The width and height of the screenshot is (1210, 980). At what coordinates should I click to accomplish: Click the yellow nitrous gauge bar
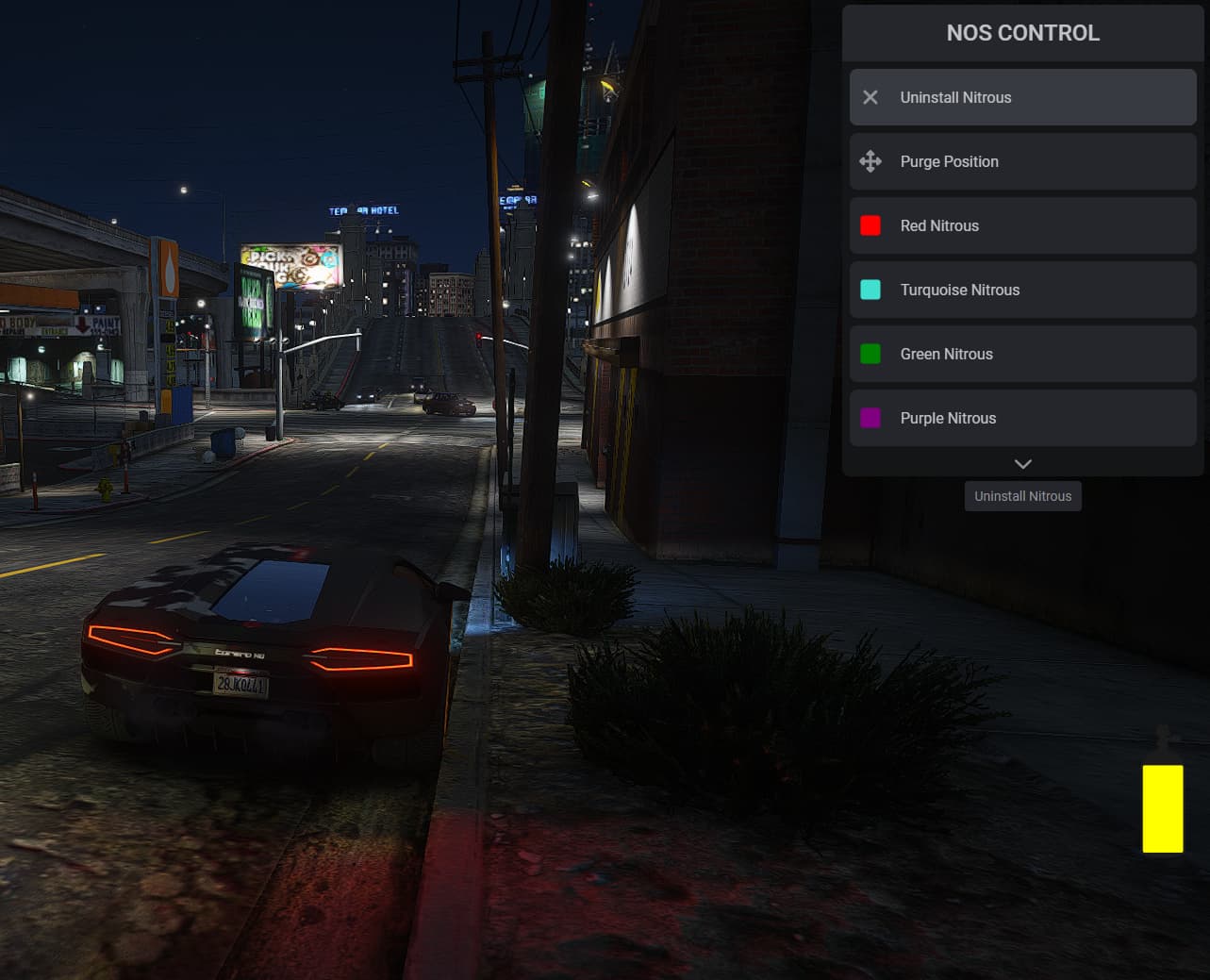click(1162, 807)
